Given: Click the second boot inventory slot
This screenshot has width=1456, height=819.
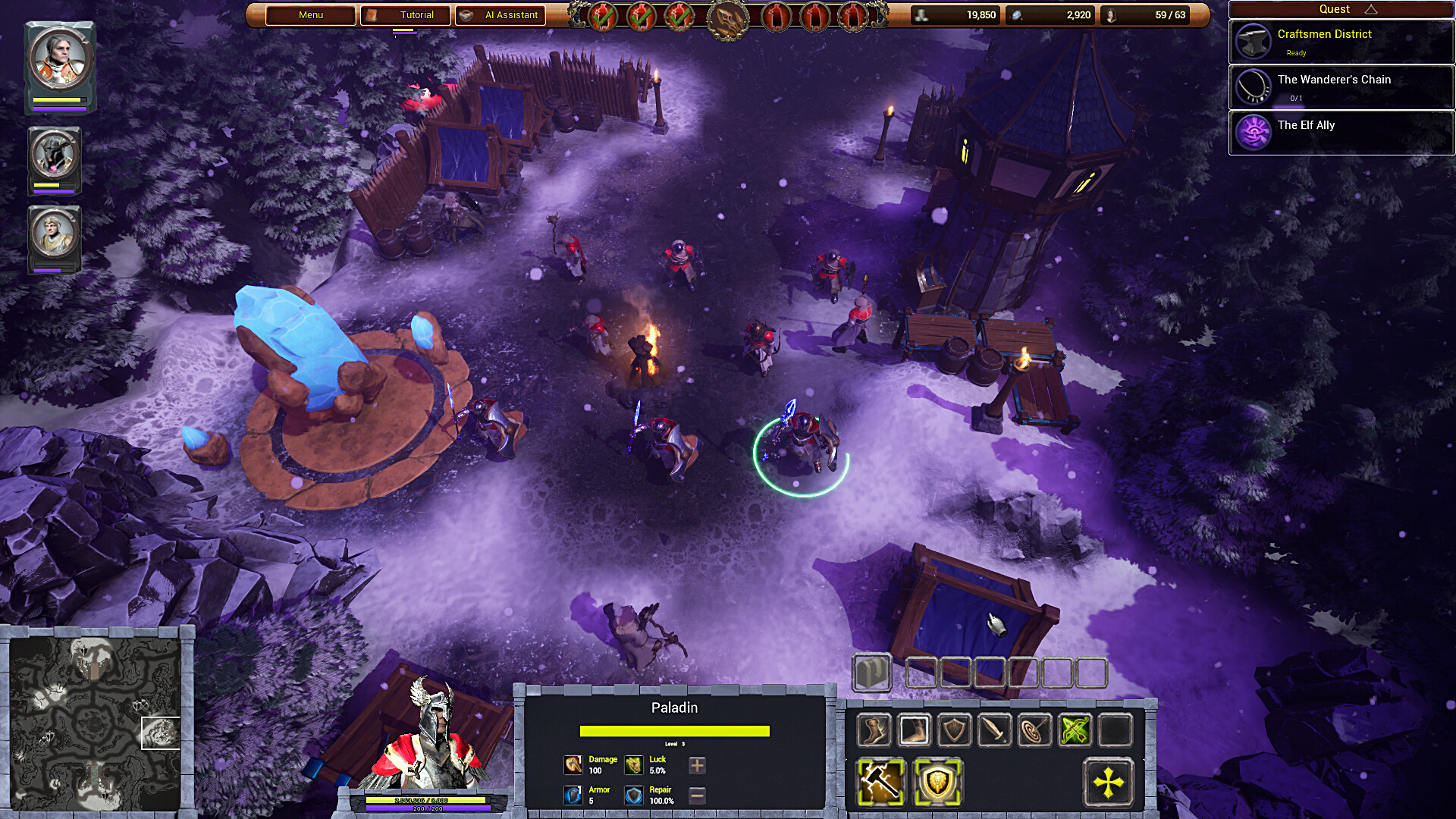Looking at the screenshot, I should tap(915, 730).
